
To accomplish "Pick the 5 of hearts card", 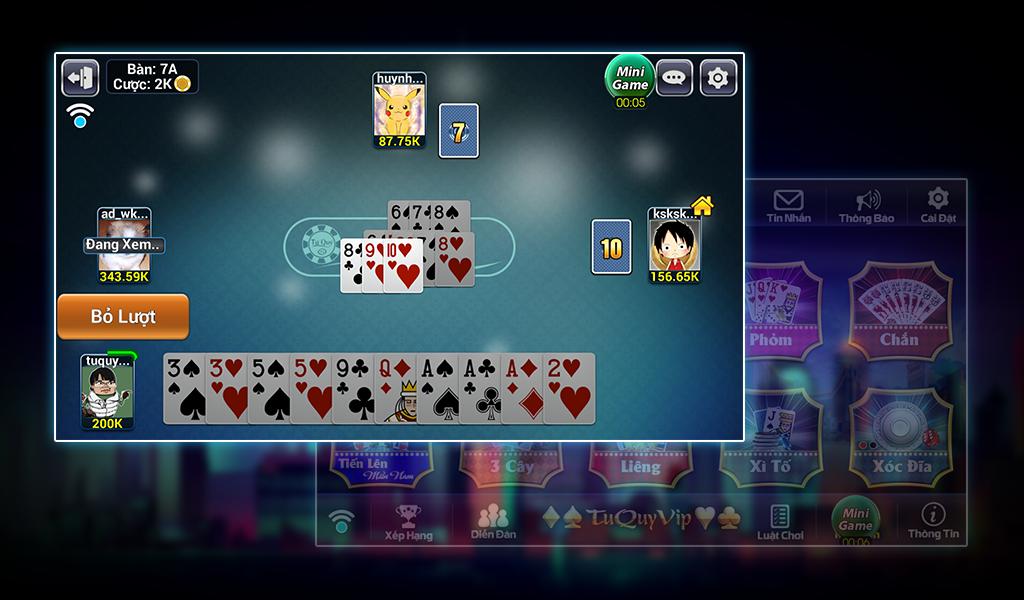I will [309, 388].
